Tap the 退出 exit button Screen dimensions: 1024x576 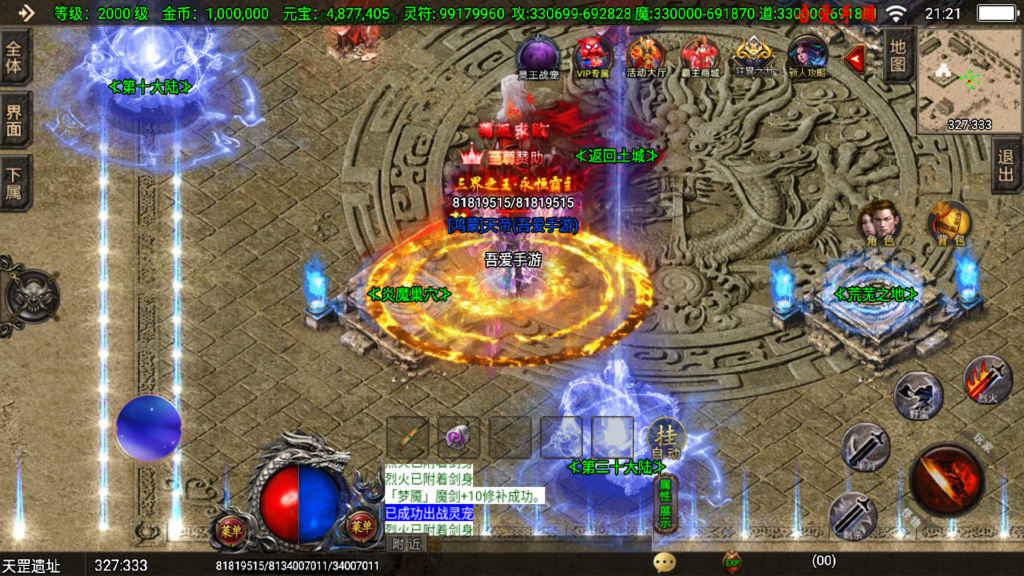pos(1006,166)
